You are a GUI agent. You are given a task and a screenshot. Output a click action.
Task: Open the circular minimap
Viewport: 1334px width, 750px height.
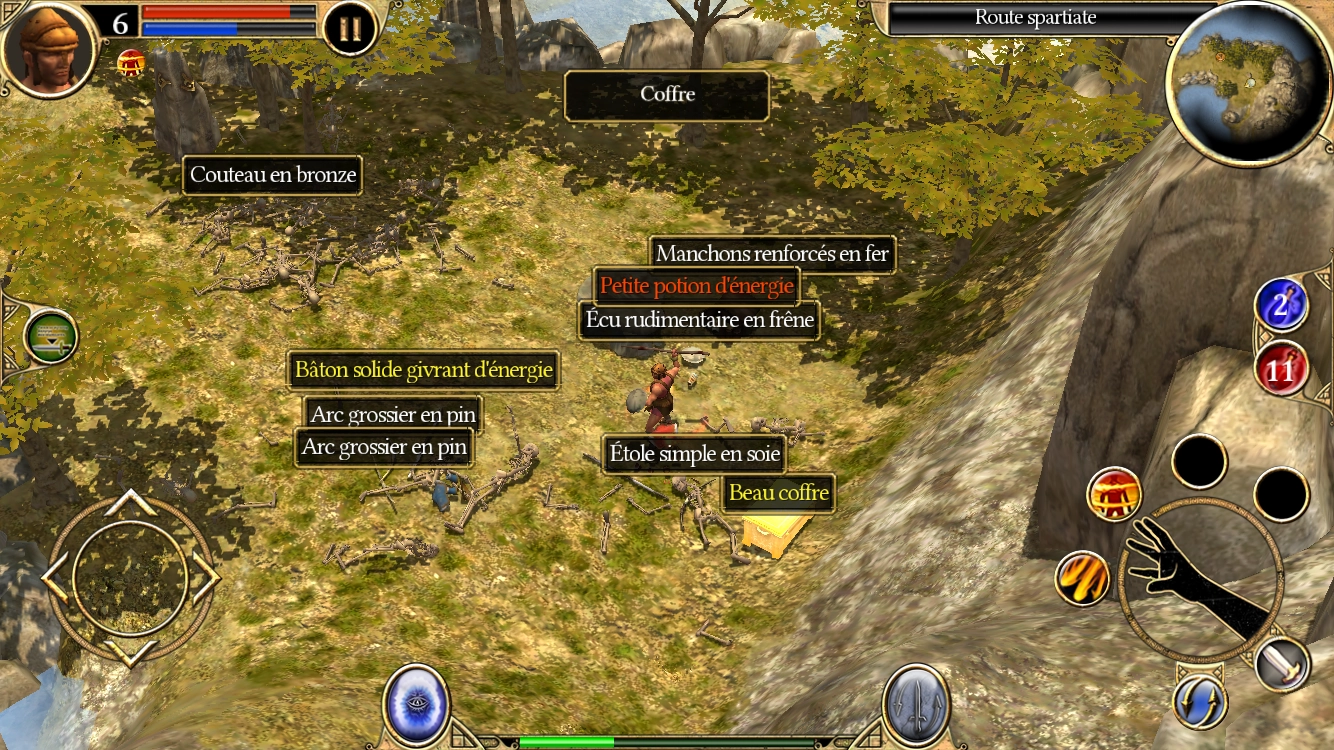point(1248,82)
